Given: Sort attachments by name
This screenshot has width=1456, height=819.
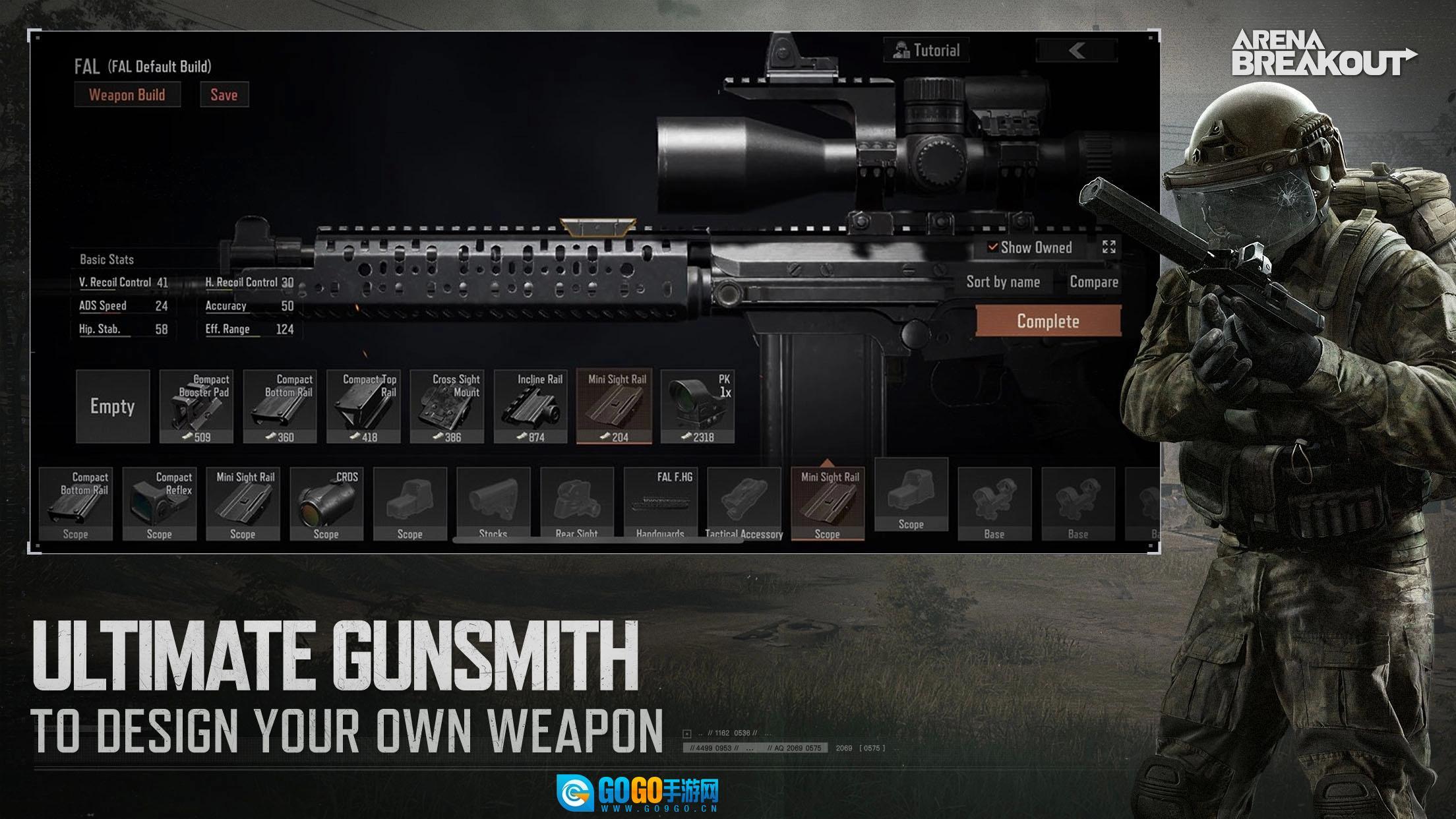Looking at the screenshot, I should [x=1003, y=282].
